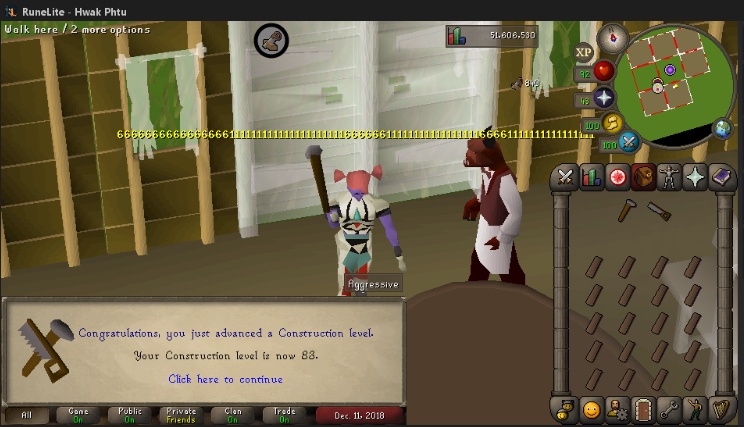Click the compass to face north

[x=611, y=39]
